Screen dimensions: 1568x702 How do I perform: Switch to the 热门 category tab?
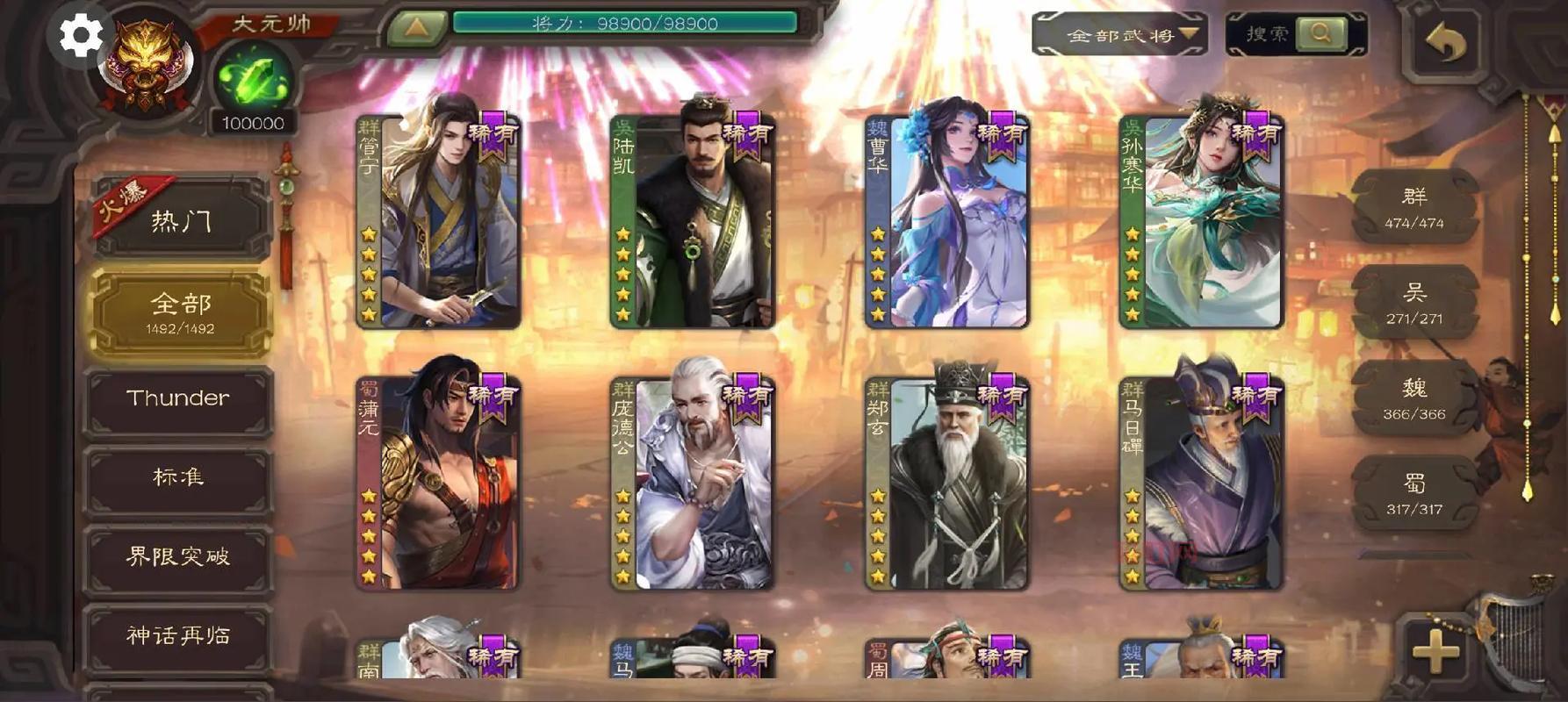click(x=180, y=220)
